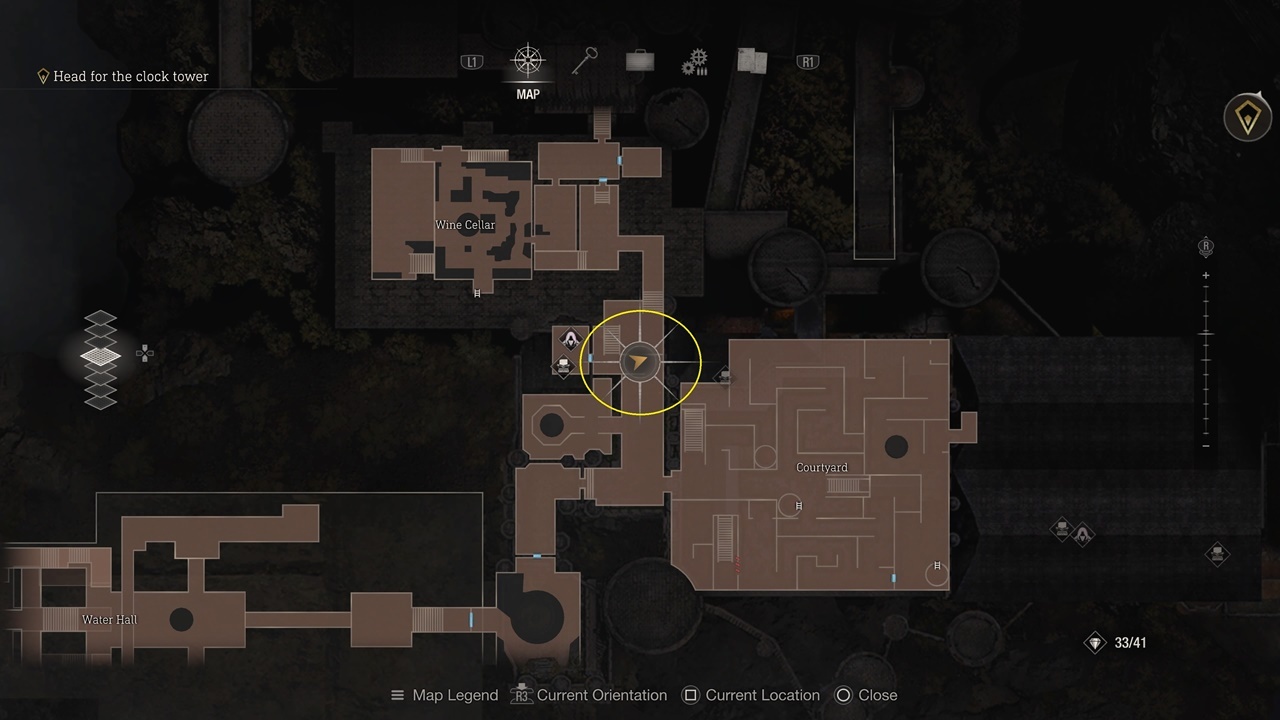
Task: Show the Map Legend
Action: coord(444,695)
